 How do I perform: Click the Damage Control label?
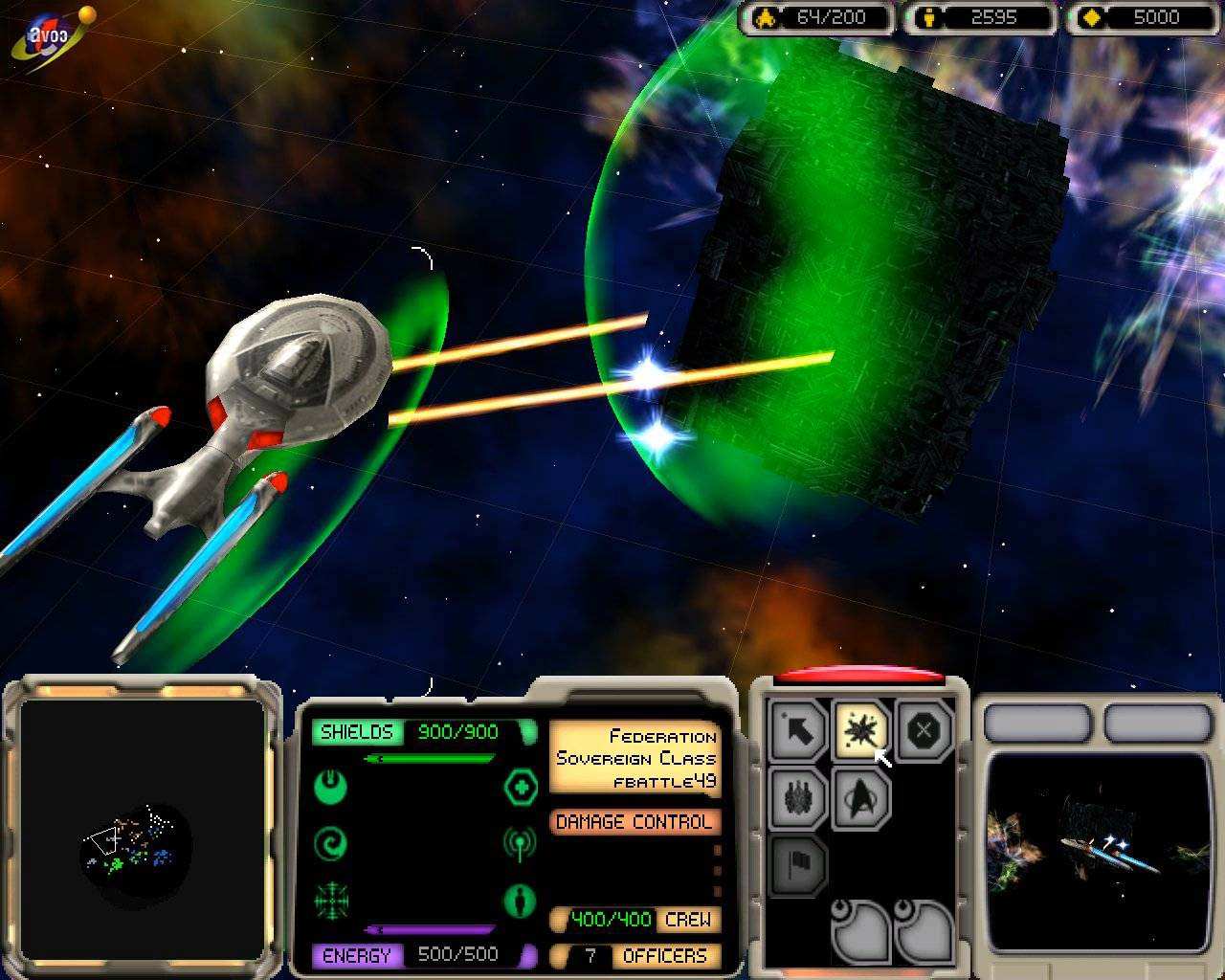pos(635,821)
